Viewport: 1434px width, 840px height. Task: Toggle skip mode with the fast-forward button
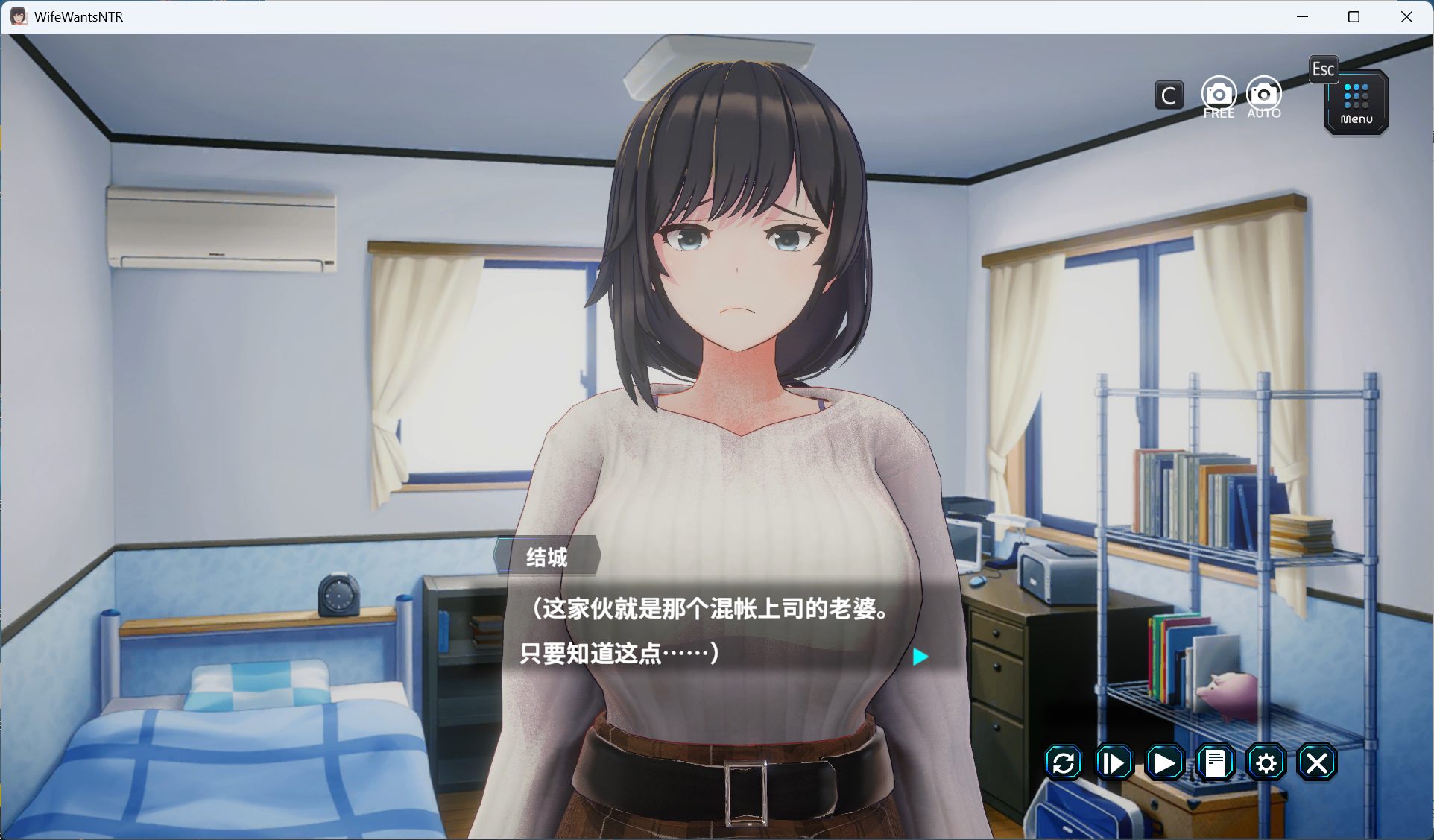1114,762
